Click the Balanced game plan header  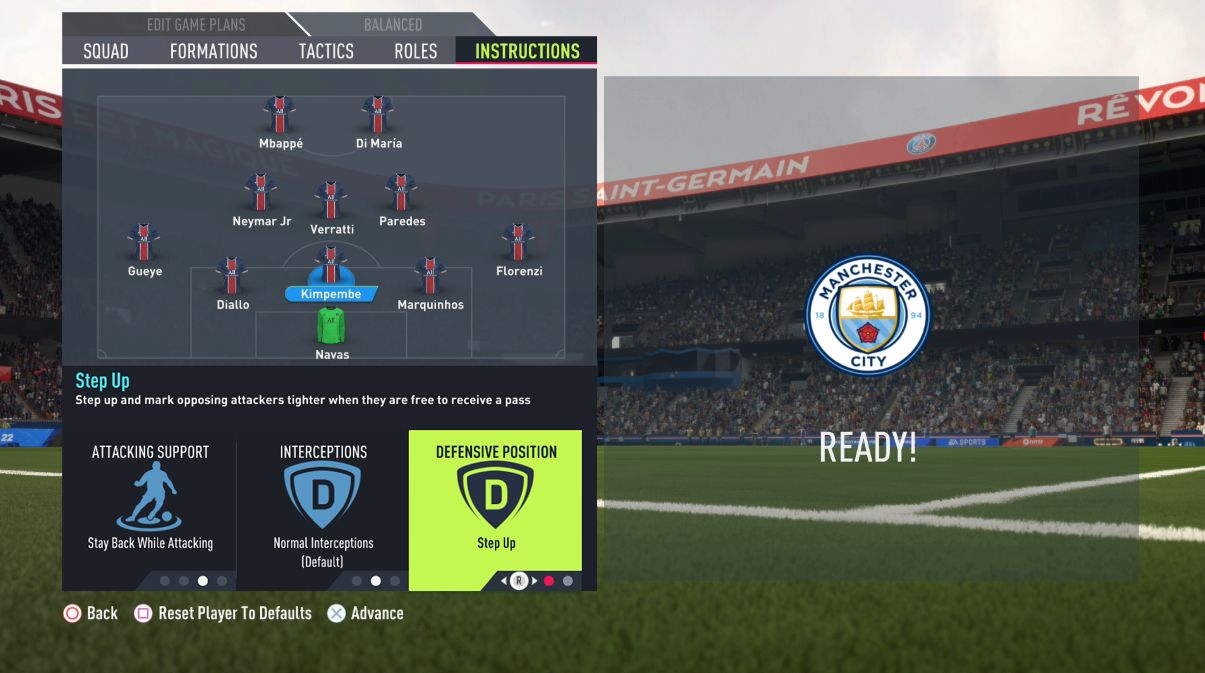[392, 24]
